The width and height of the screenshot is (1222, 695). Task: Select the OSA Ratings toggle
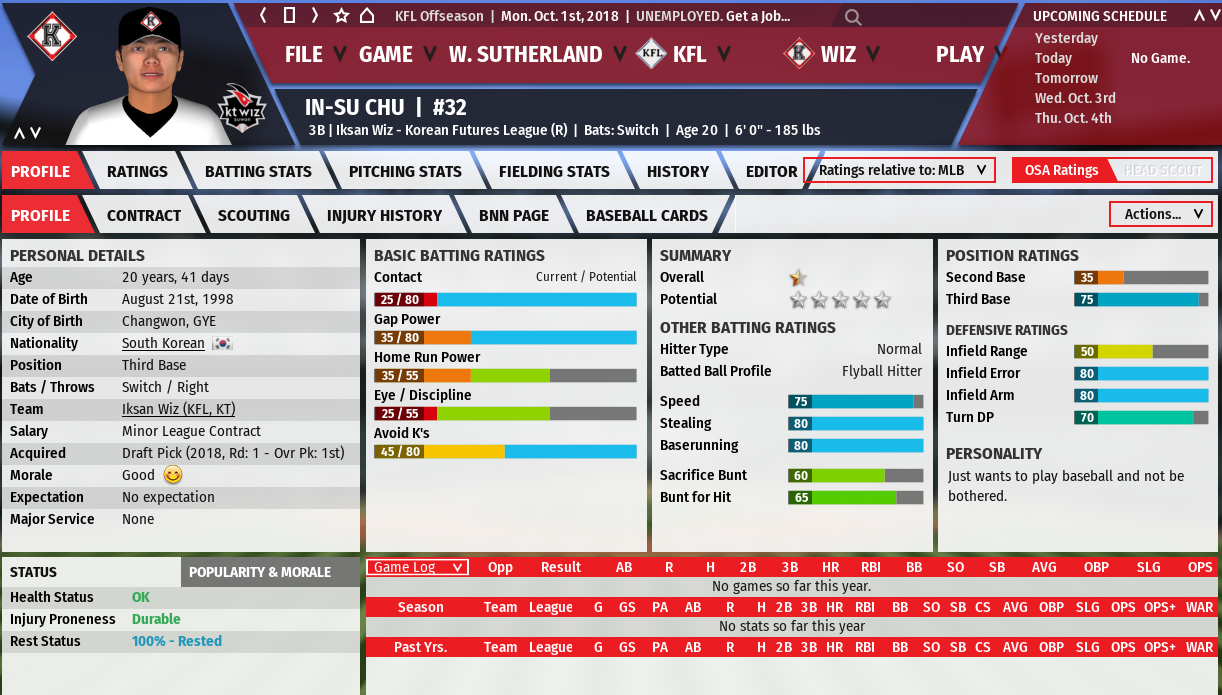(x=1061, y=170)
